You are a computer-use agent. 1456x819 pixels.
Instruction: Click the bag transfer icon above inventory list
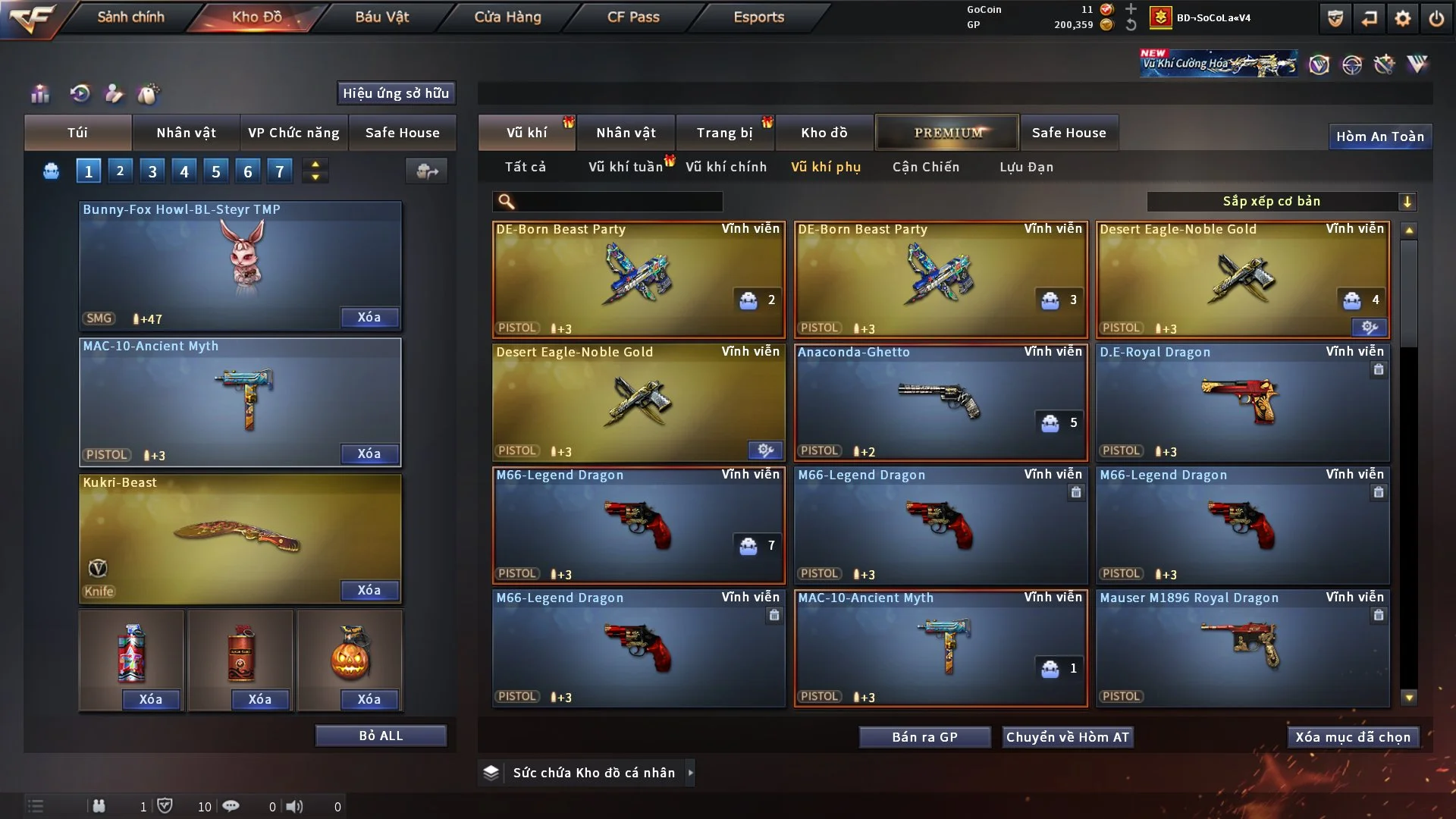click(x=426, y=171)
